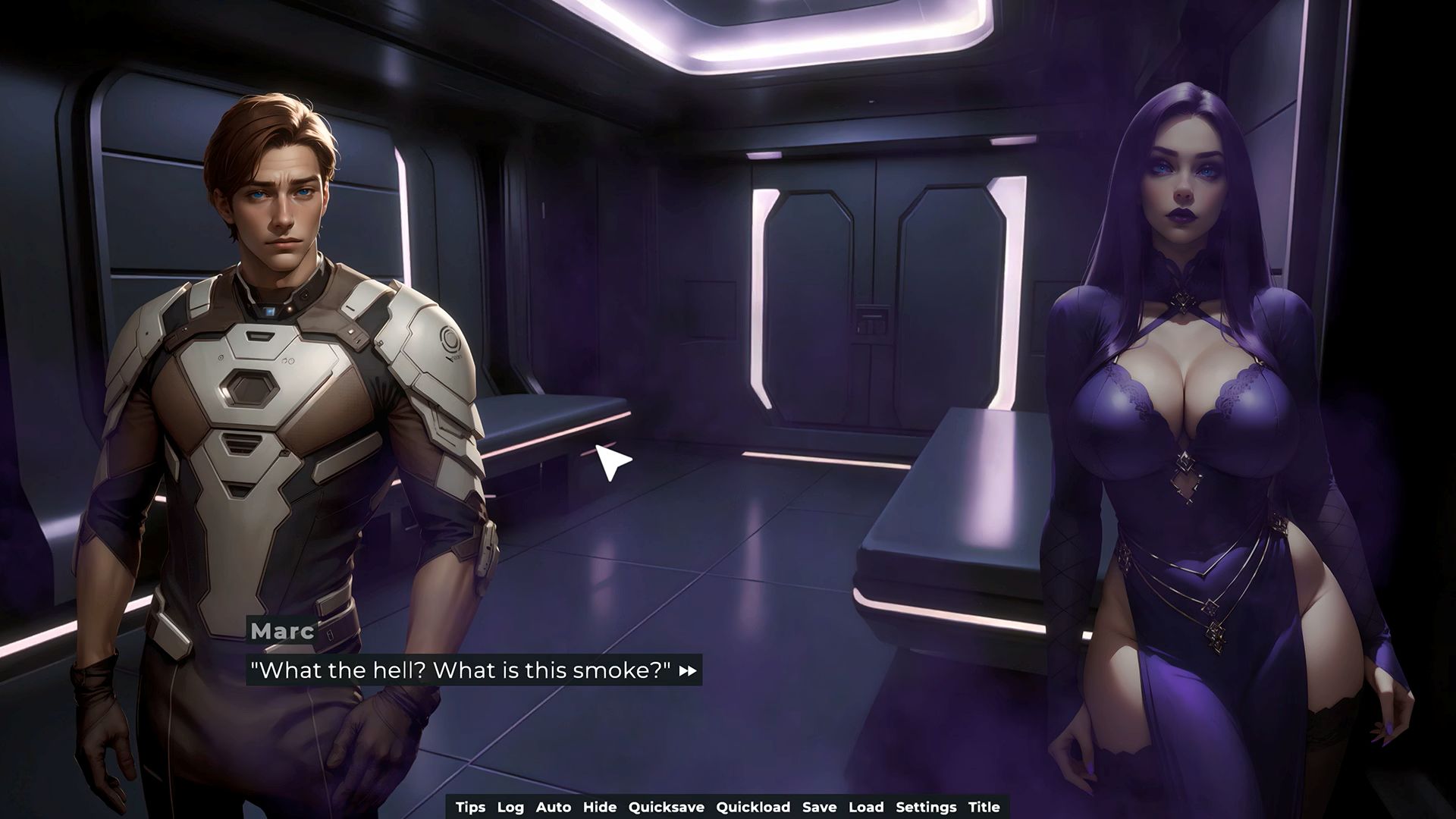The height and width of the screenshot is (819, 1456).
Task: Hide the dialogue interface
Action: click(599, 807)
